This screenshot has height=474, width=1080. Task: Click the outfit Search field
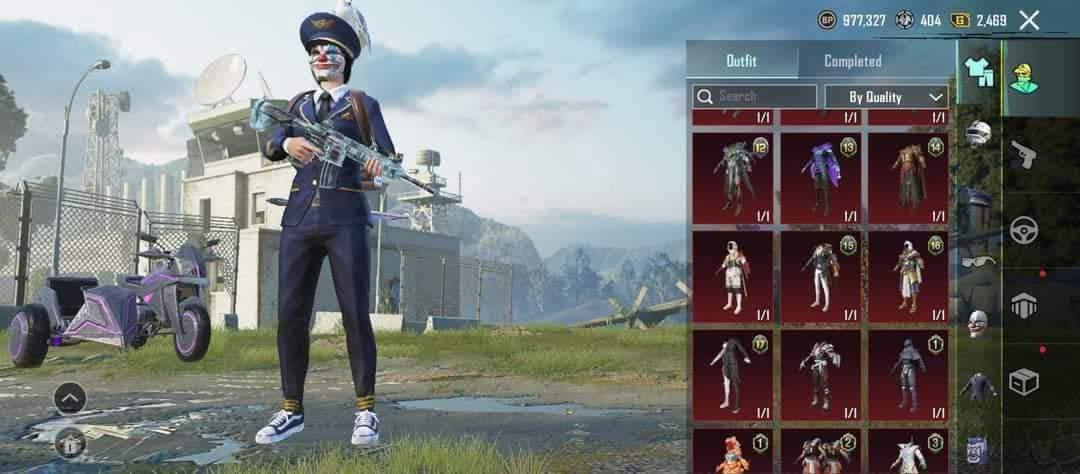(755, 97)
